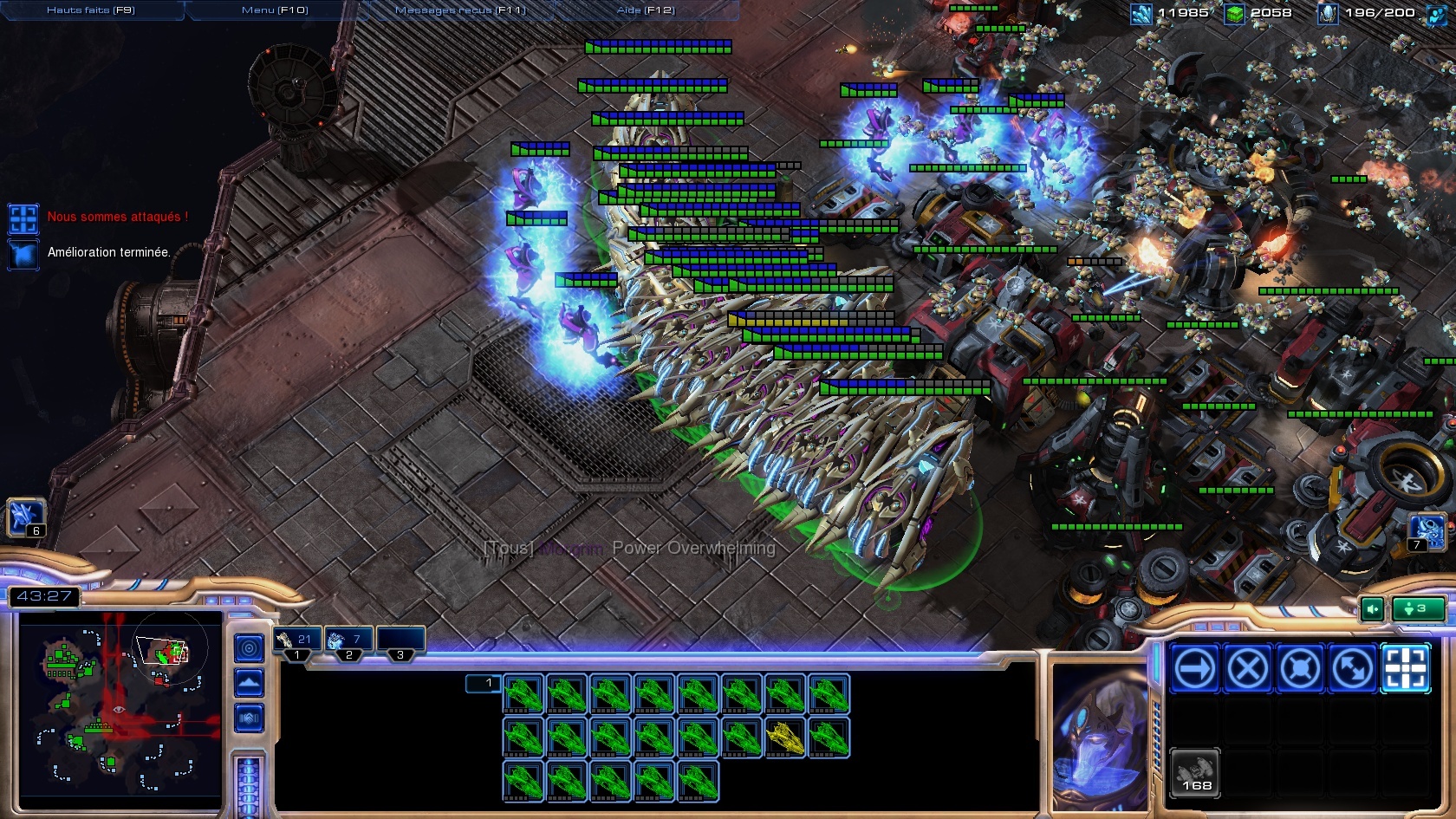Screen dimensions: 1456x819
Task: Toggle the minimap terrain view button
Action: (x=250, y=683)
